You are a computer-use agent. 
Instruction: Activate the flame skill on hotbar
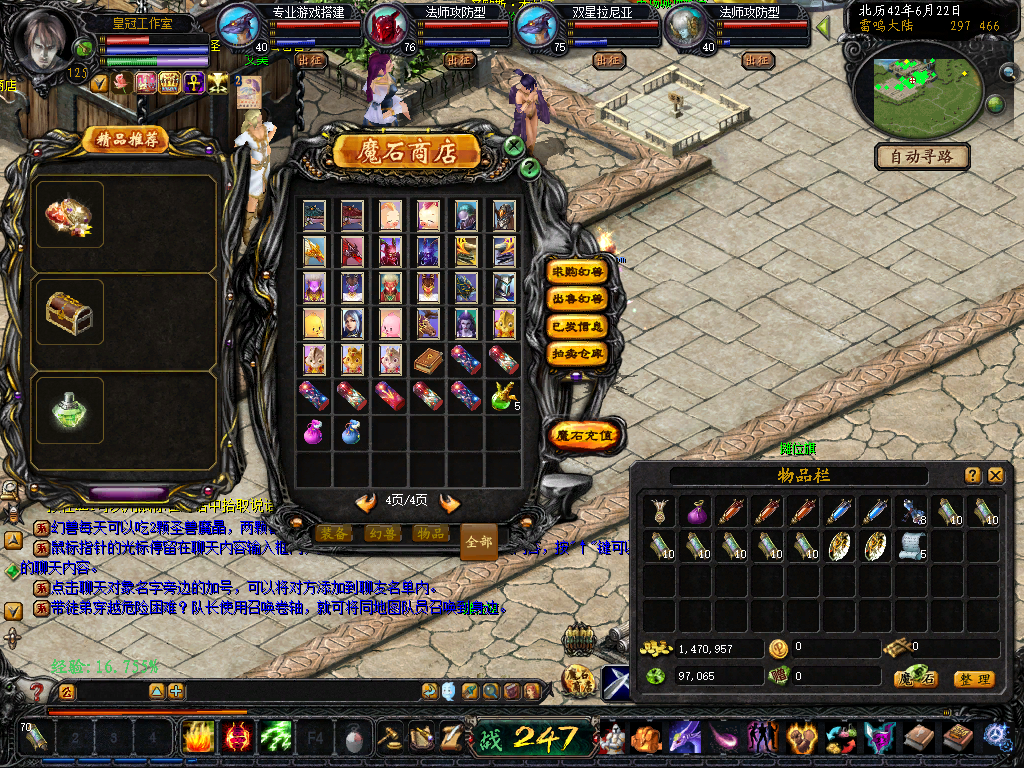click(199, 738)
